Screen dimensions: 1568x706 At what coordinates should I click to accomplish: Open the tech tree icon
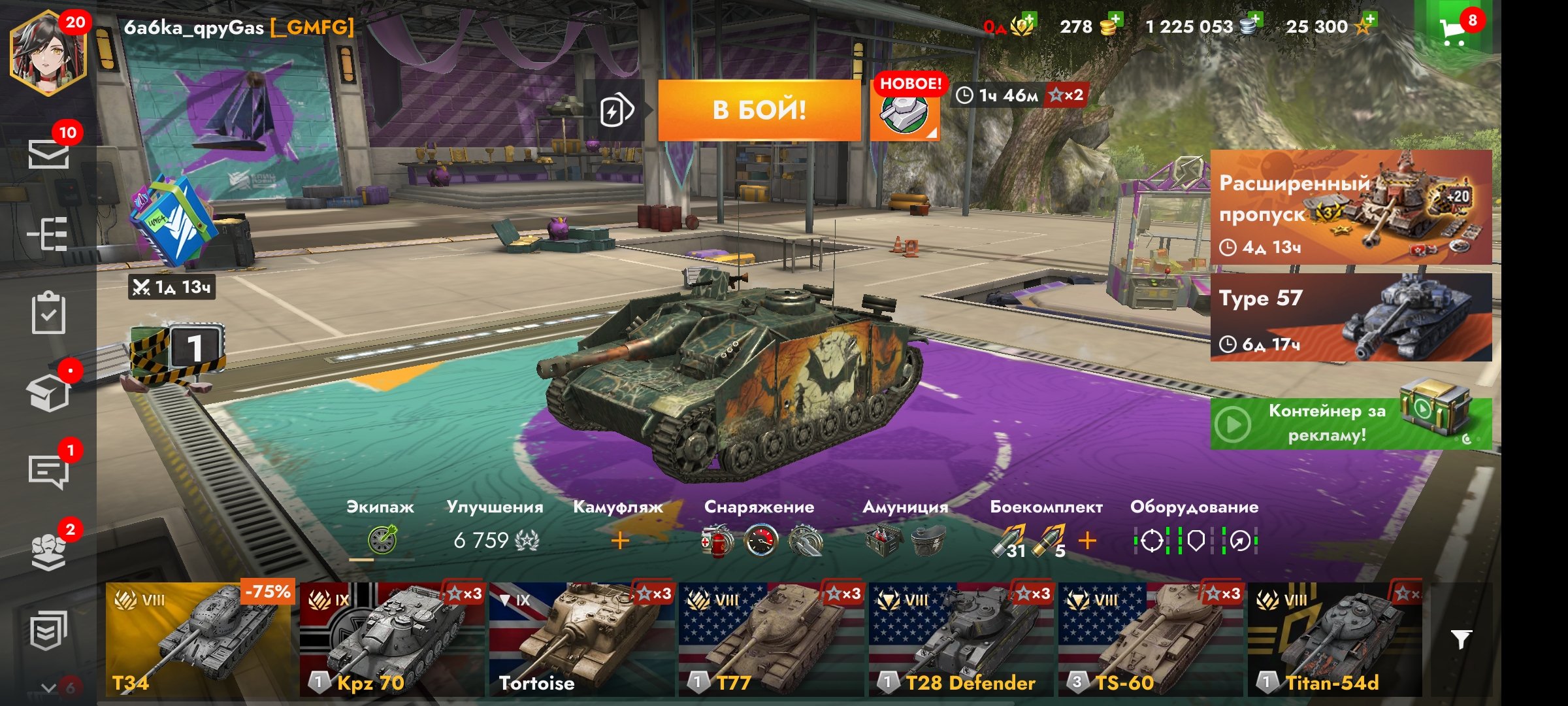(49, 233)
